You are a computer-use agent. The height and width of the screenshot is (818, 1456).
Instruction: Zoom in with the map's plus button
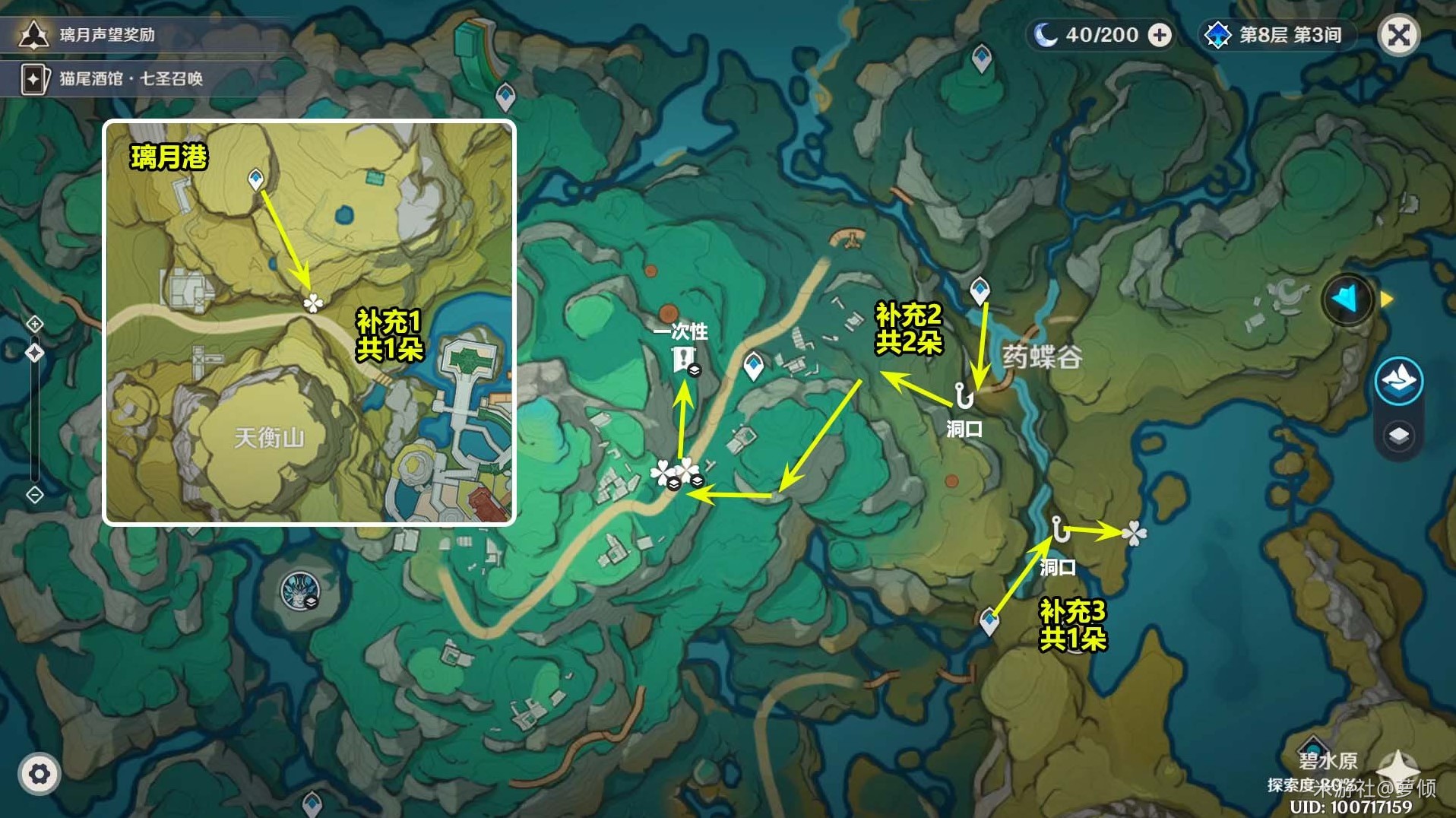(35, 324)
